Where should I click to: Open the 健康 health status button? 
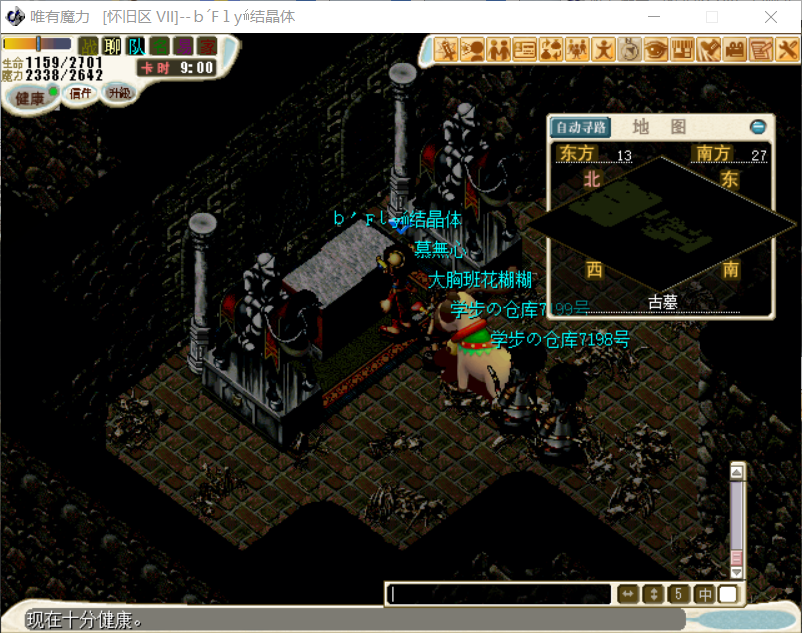click(x=30, y=97)
